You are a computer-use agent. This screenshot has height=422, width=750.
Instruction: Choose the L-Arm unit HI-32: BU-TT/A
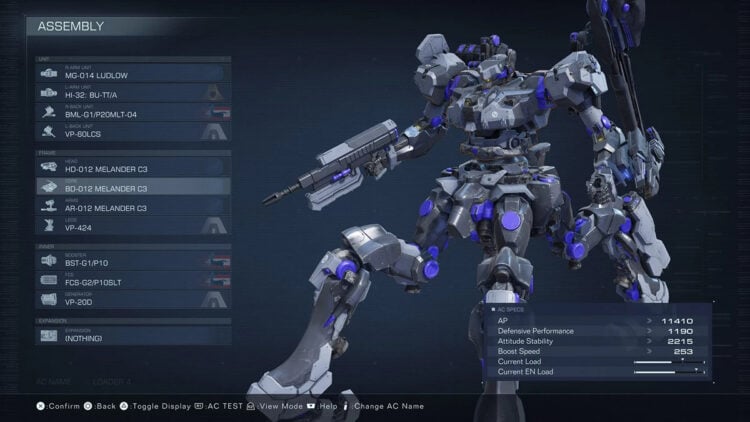130,92
